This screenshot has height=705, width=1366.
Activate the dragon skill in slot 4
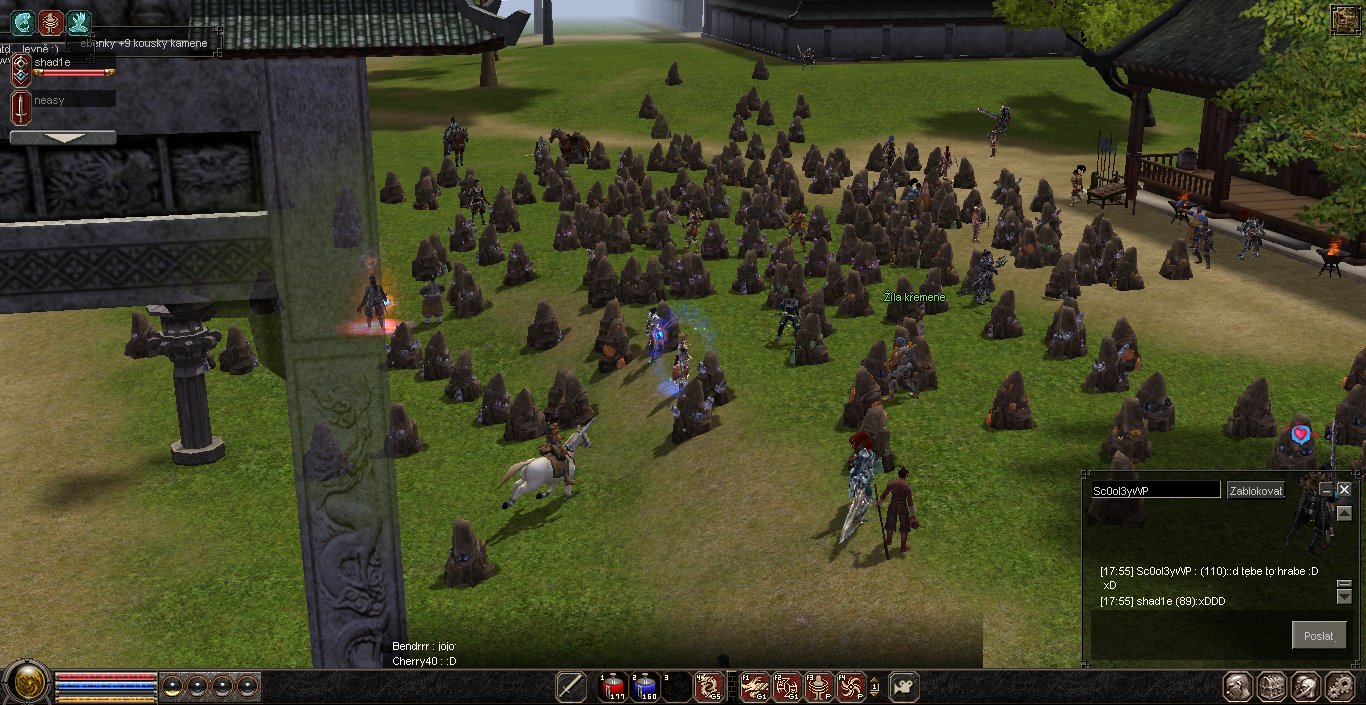709,686
